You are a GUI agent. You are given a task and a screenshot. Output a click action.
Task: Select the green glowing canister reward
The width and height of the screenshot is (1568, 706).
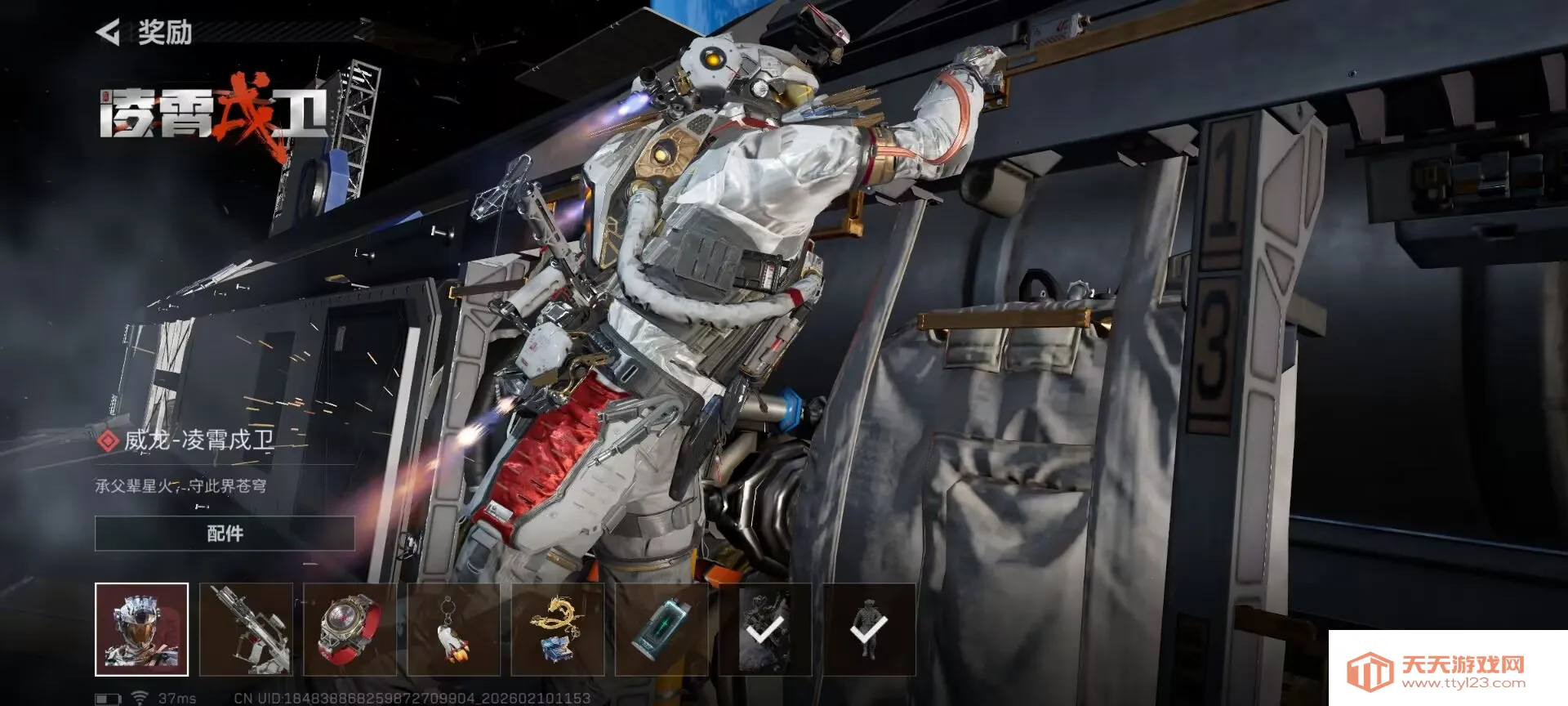pos(661,629)
